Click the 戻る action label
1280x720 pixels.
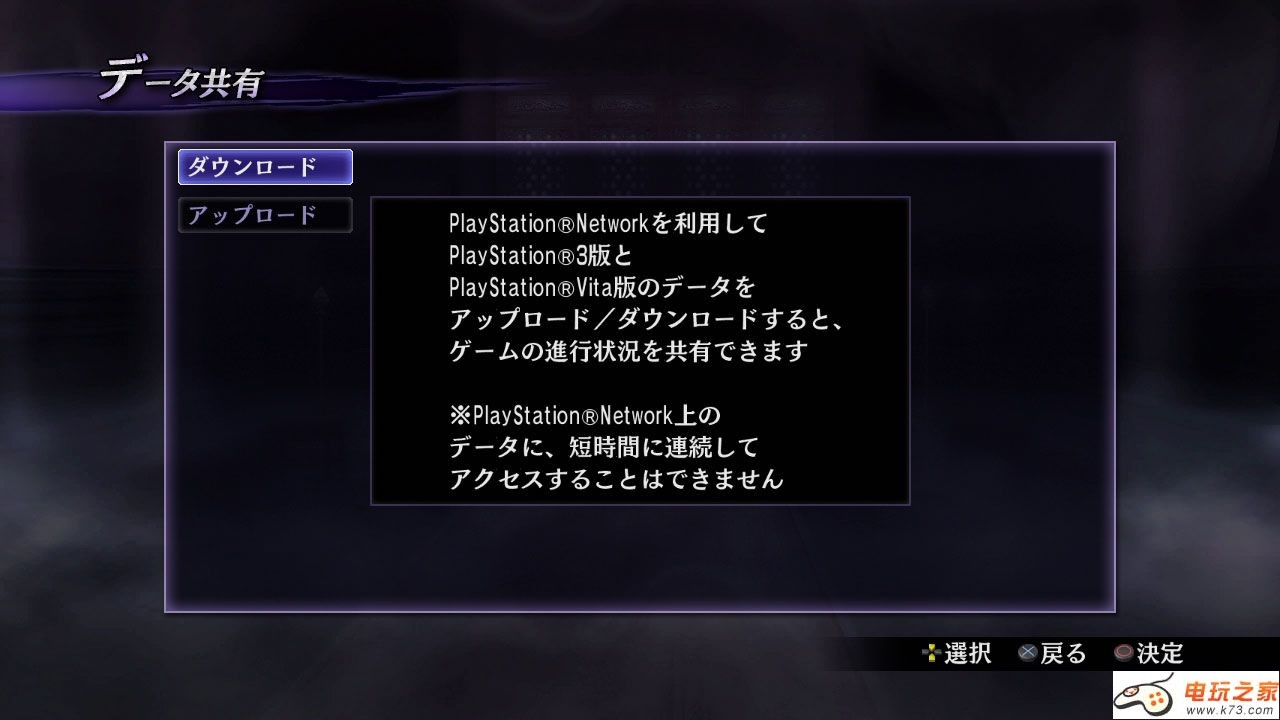pyautogui.click(x=1063, y=653)
